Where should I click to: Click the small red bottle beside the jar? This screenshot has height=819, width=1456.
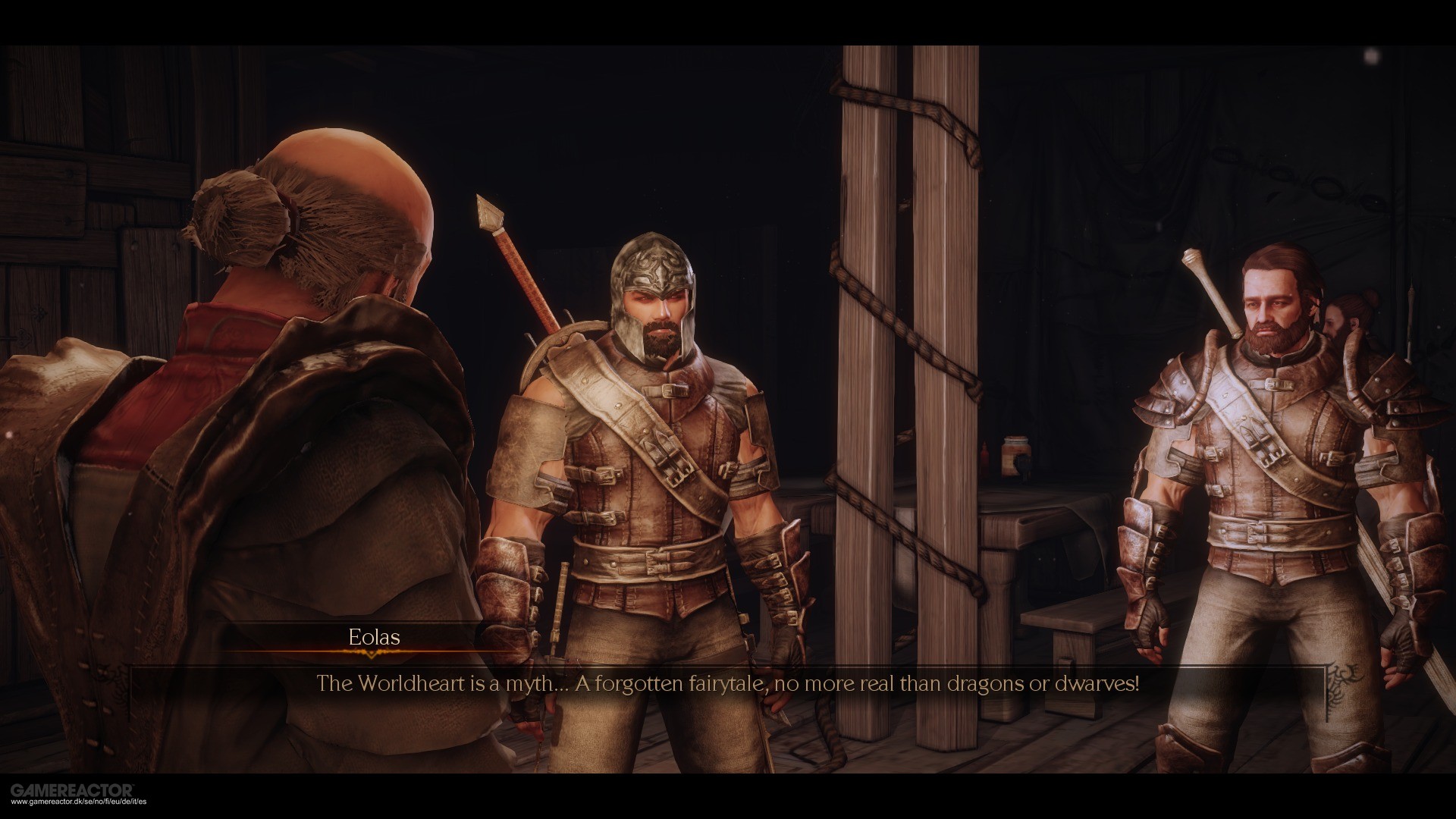pyautogui.click(x=985, y=455)
